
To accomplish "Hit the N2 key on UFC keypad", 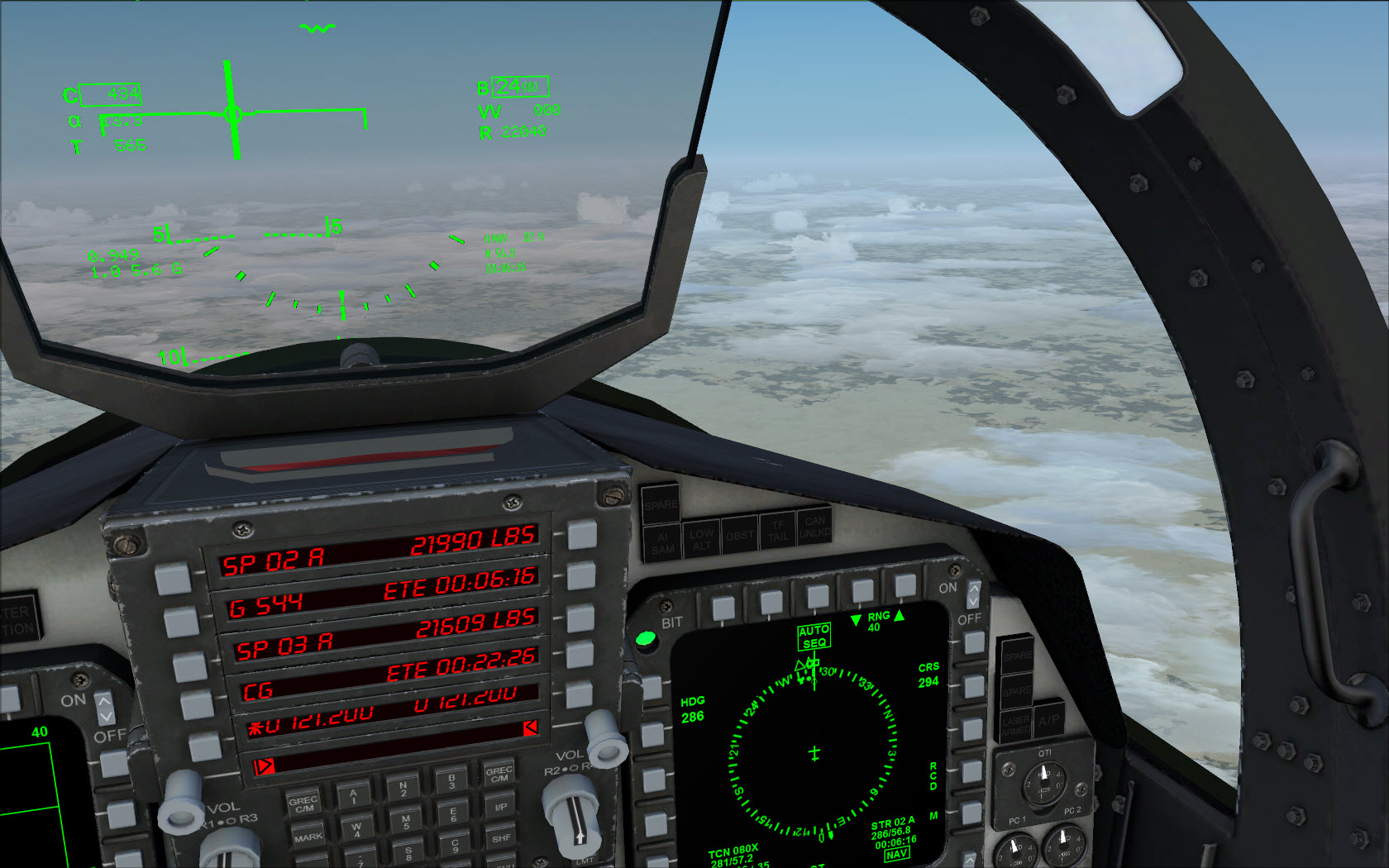I will 403,788.
